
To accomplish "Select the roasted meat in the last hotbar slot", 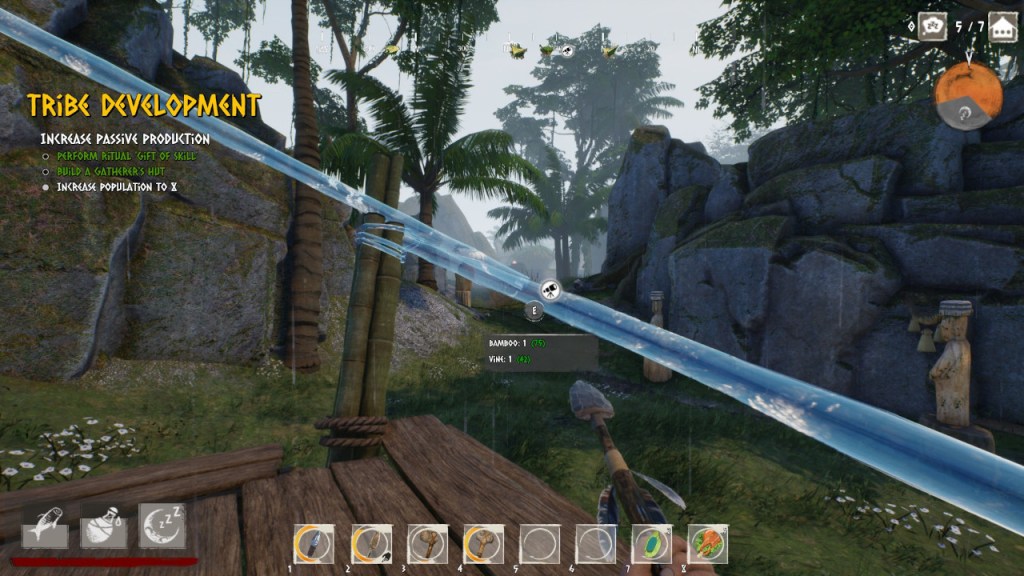I will (x=708, y=544).
